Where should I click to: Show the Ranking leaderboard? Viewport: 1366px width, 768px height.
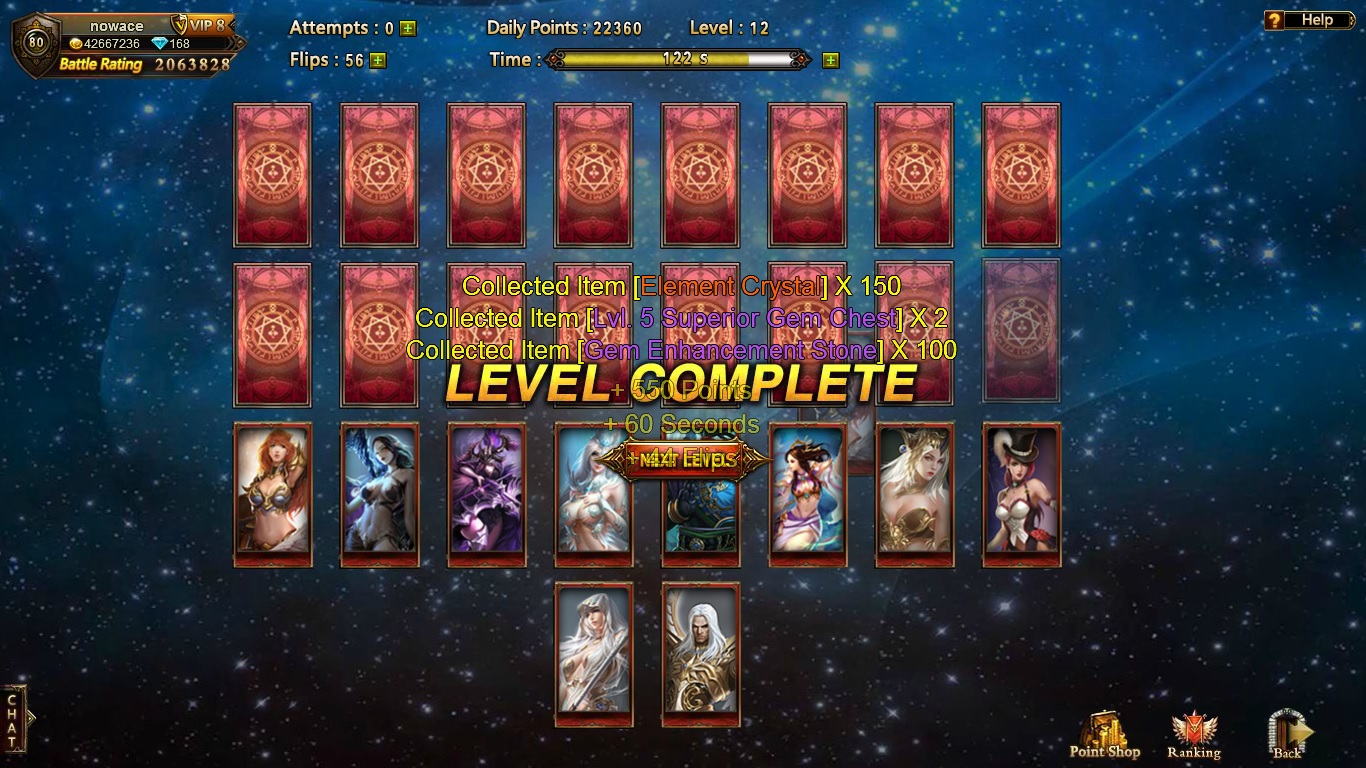(x=1193, y=735)
